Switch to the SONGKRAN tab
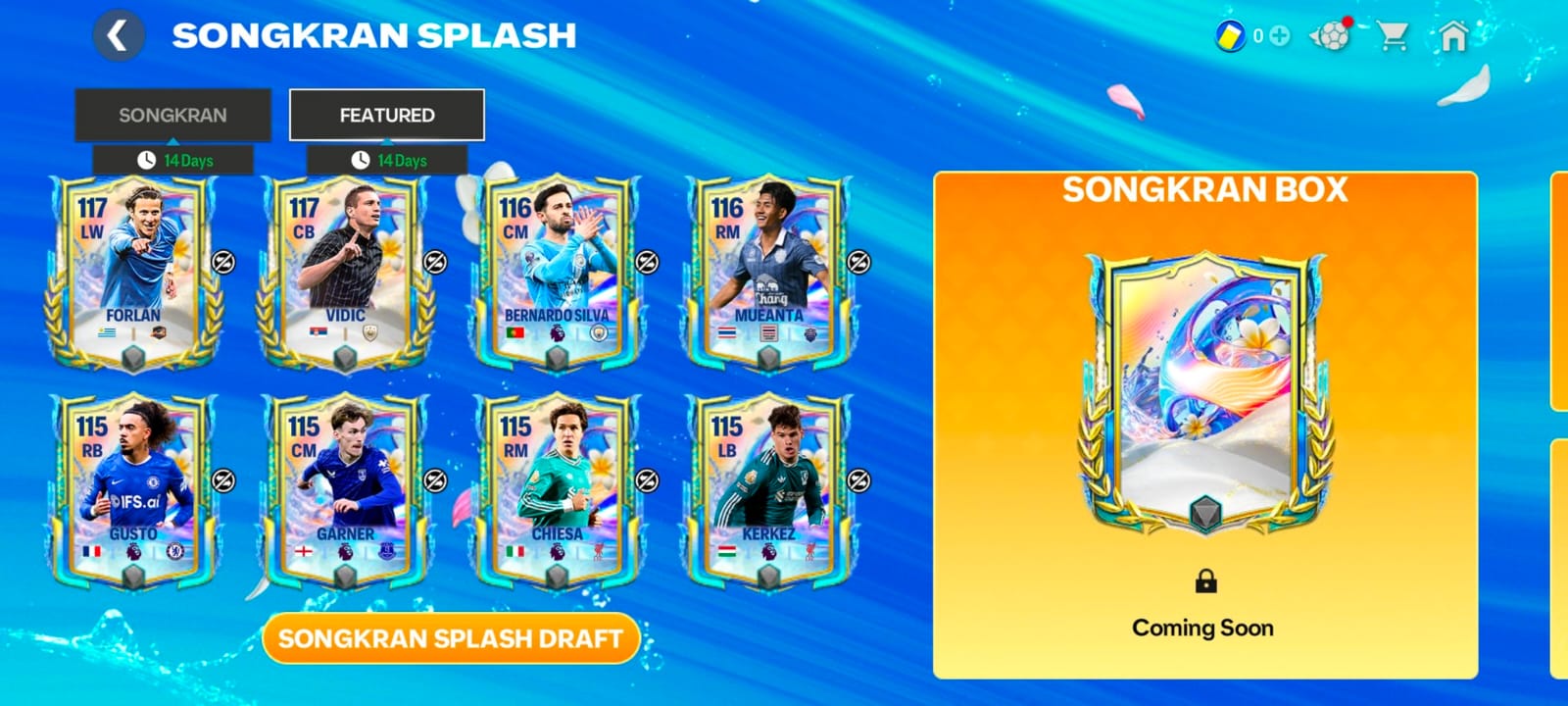Screen dimensions: 1568x706 pos(172,114)
